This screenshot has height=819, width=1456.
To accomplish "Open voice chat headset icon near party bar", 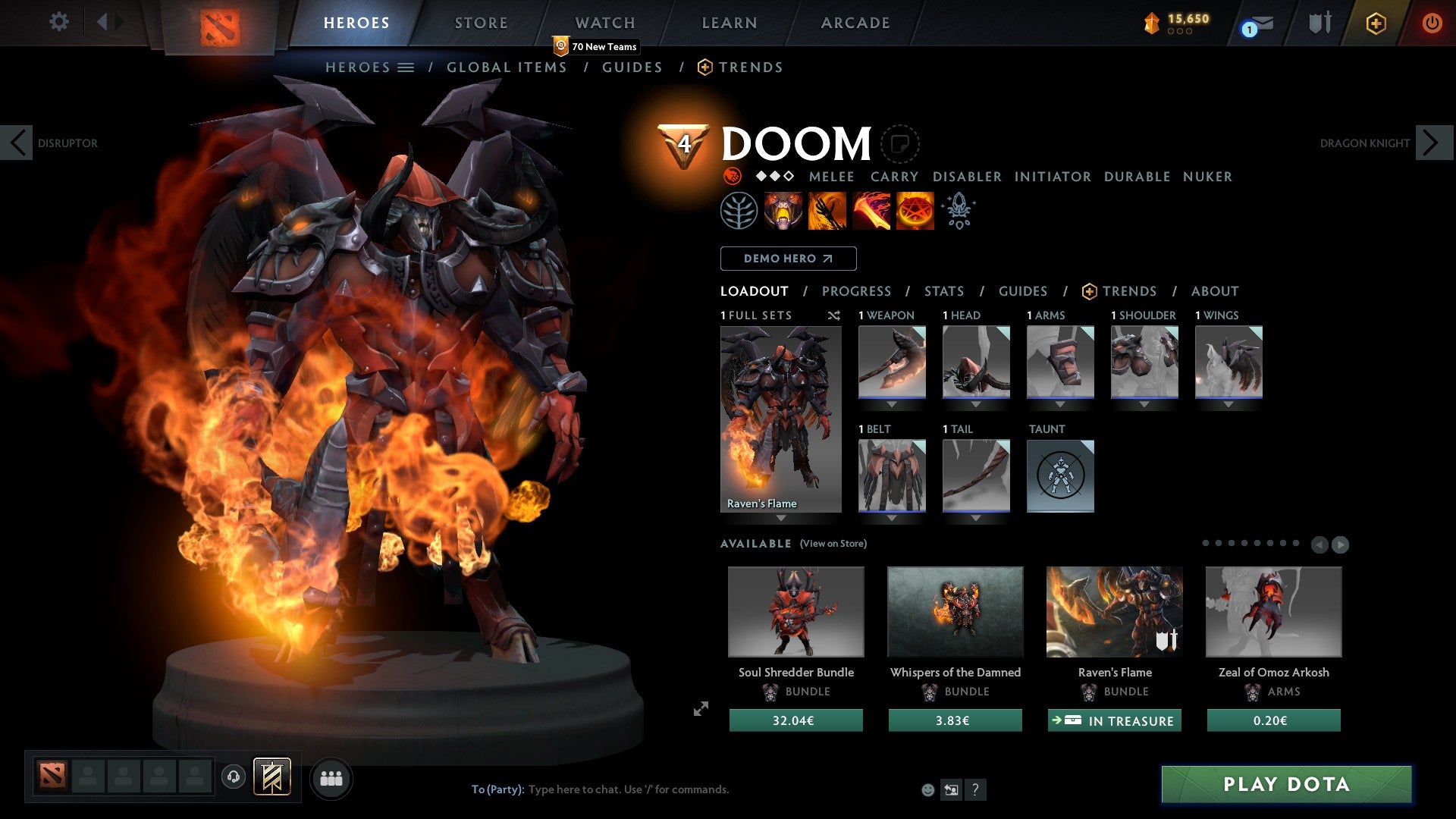I will 234,778.
